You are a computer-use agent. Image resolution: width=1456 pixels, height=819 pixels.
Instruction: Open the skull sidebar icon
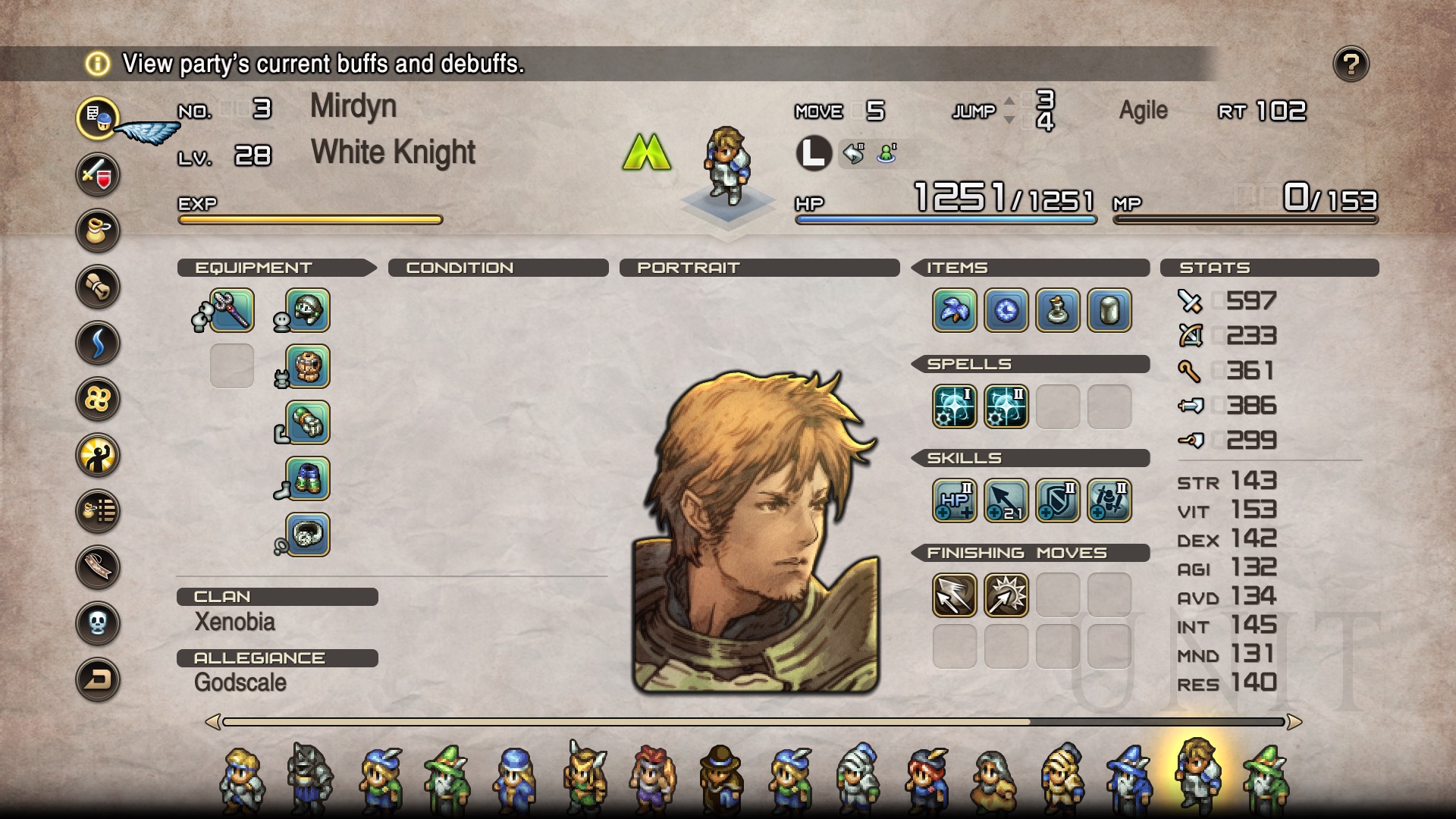pyautogui.click(x=98, y=623)
